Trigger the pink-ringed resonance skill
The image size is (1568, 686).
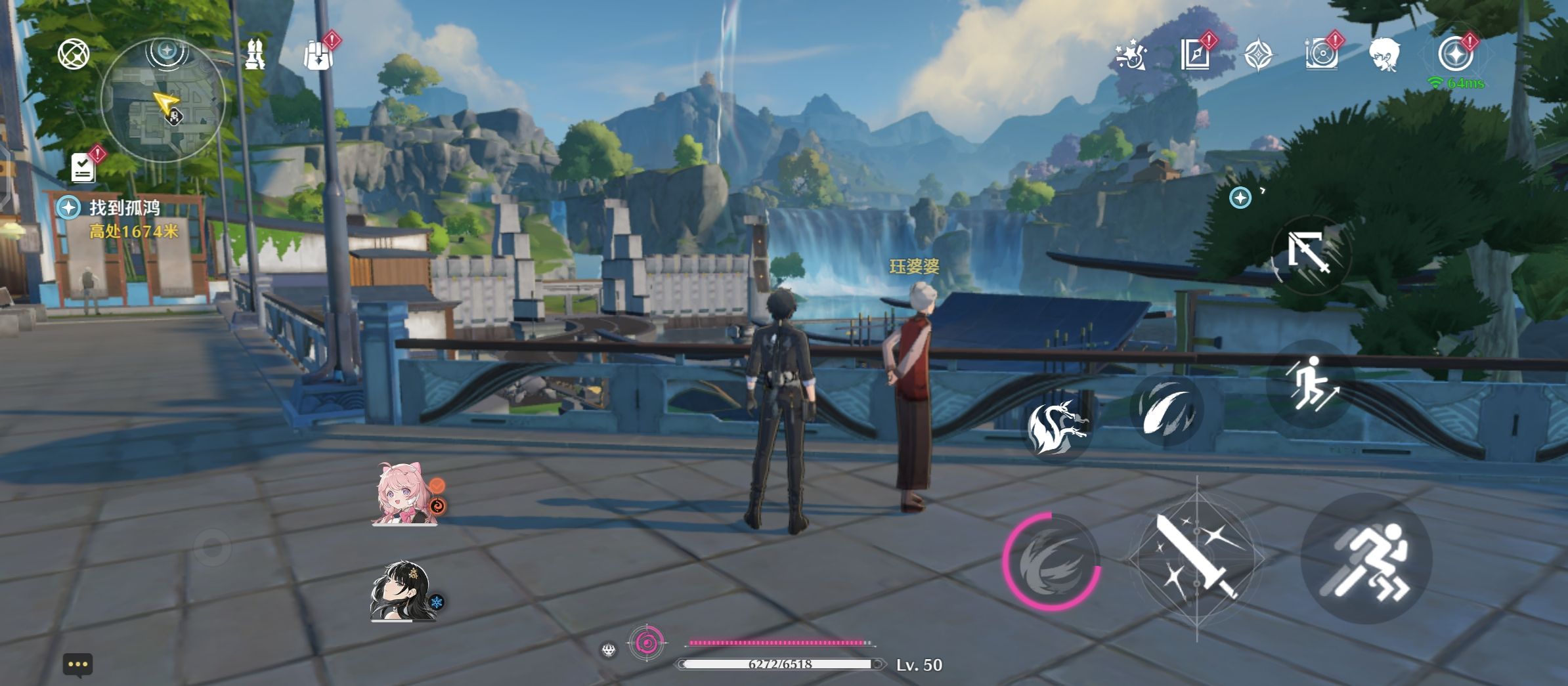pos(1052,561)
